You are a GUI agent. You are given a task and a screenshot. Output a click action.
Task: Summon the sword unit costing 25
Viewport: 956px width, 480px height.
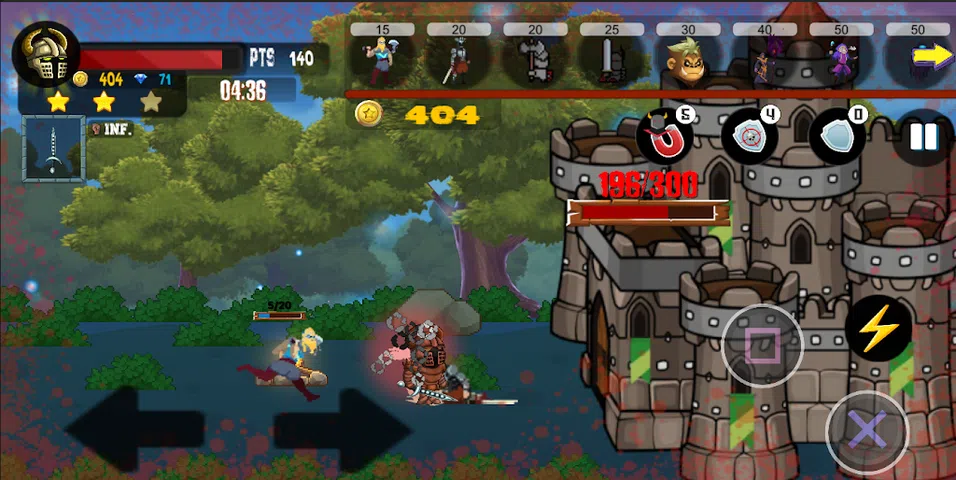611,60
